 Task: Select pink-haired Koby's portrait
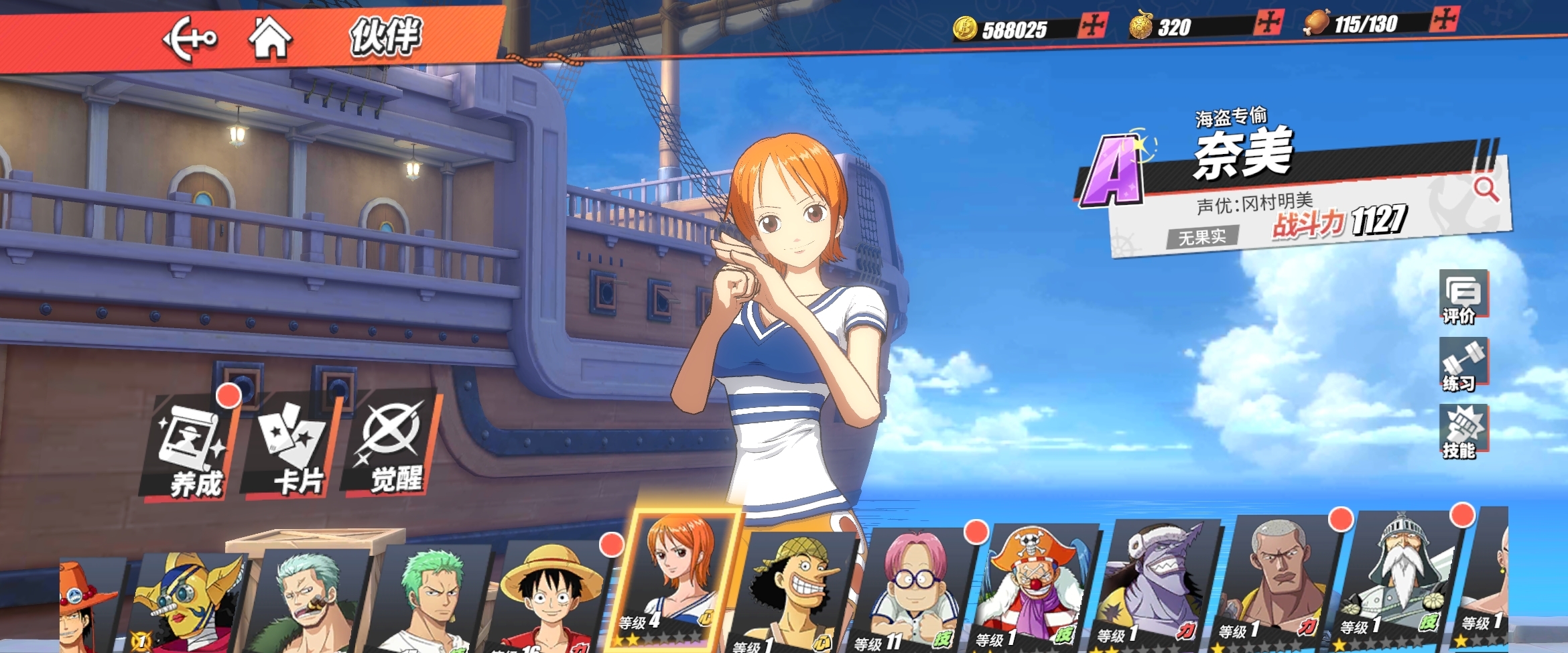pos(915,589)
